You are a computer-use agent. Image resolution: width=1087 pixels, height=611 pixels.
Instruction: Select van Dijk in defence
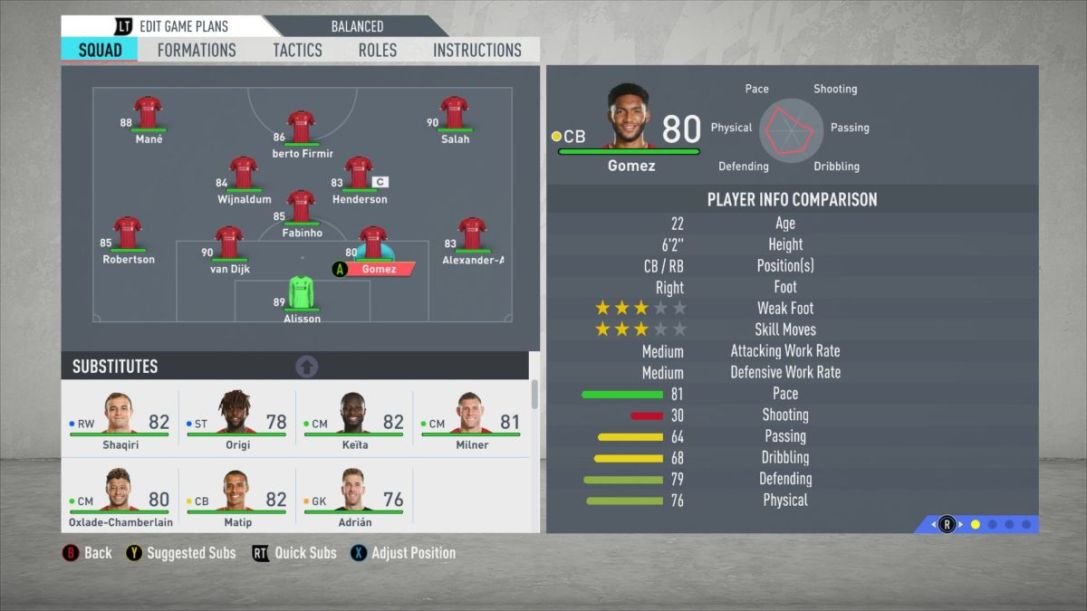[229, 243]
